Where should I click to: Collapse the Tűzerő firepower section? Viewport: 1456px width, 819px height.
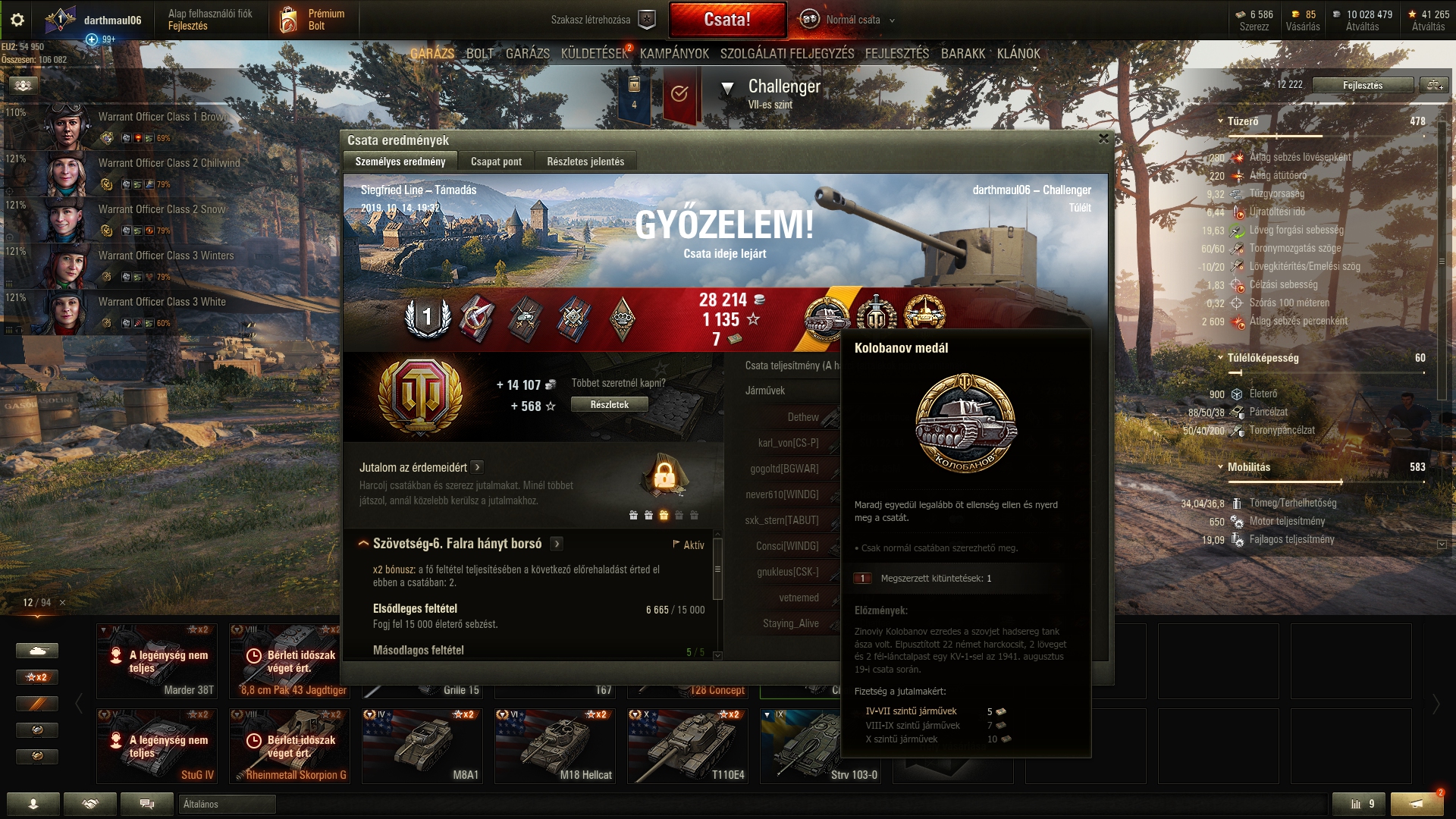click(1220, 121)
